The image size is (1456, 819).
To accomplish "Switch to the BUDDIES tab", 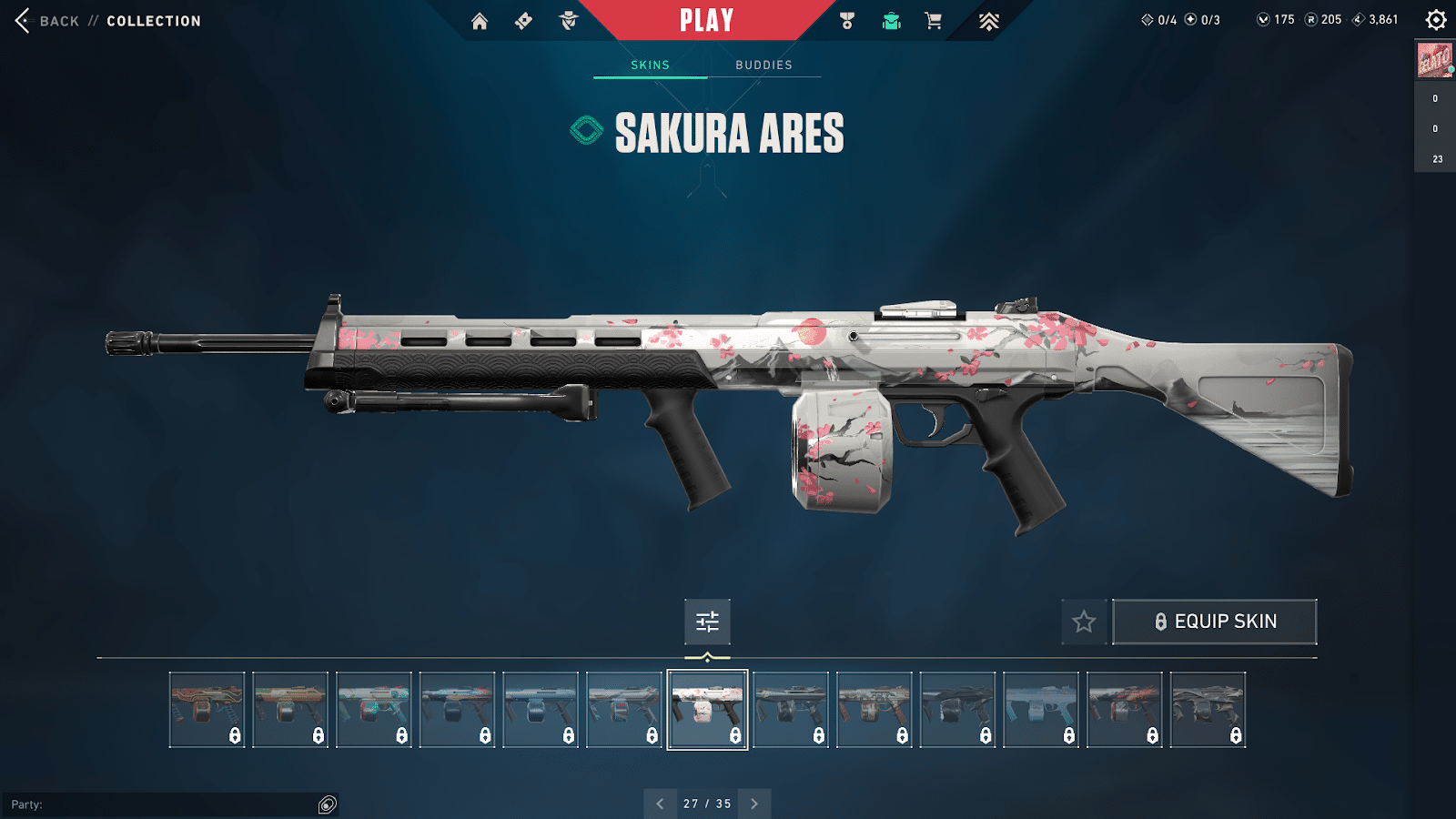I will [764, 65].
